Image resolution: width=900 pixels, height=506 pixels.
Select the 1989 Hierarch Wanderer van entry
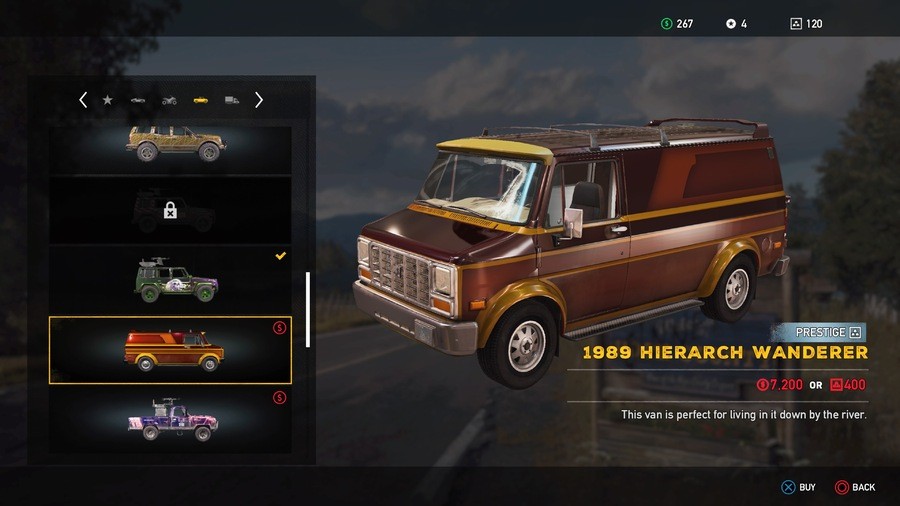point(171,350)
